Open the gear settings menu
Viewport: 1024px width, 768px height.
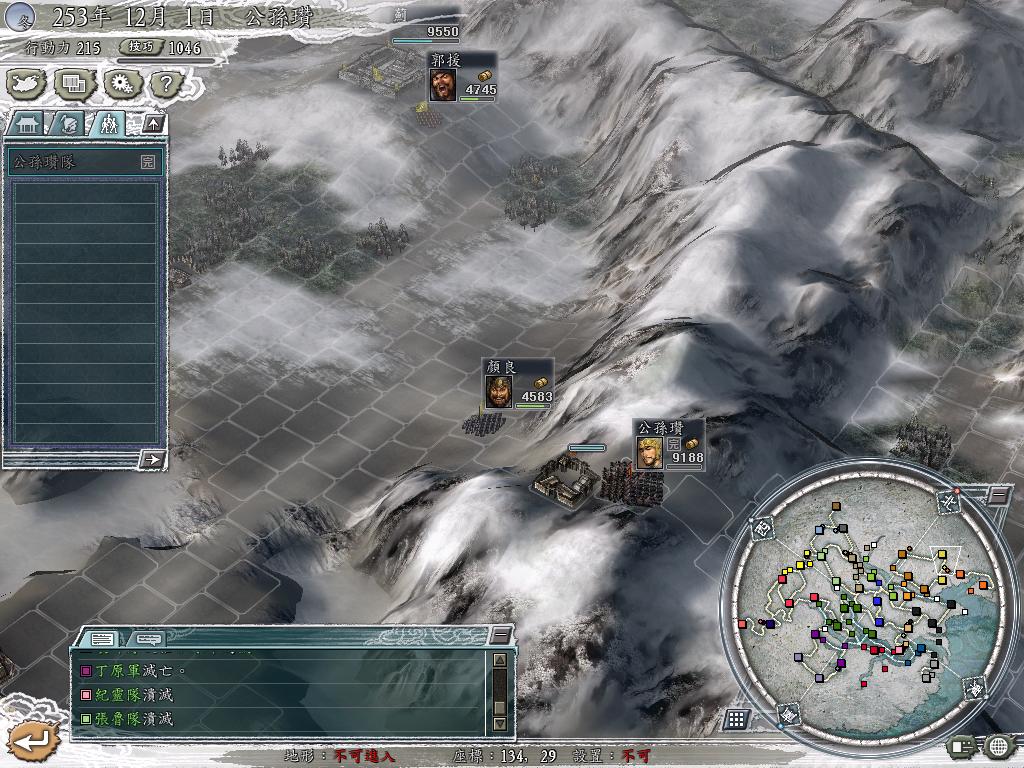121,84
